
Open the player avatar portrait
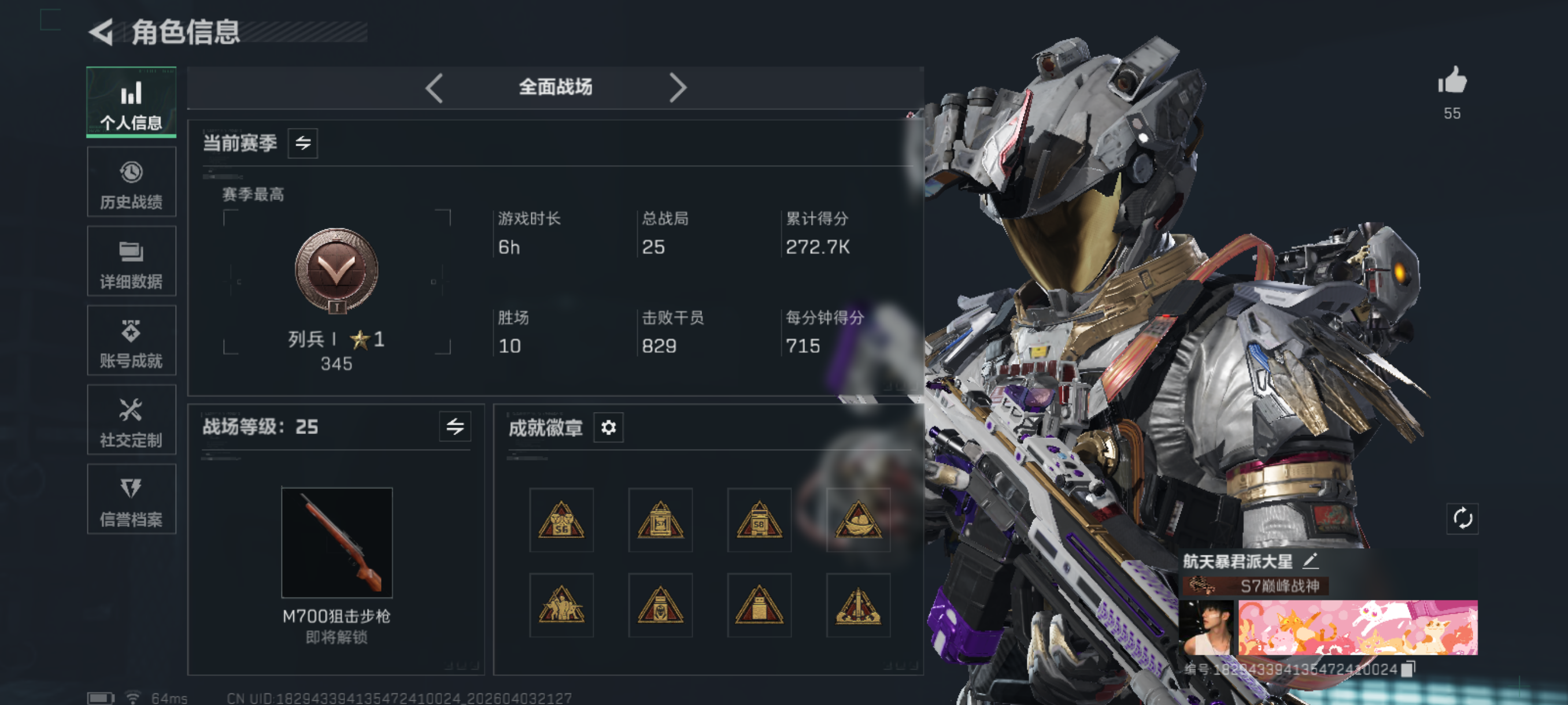coord(1206,628)
